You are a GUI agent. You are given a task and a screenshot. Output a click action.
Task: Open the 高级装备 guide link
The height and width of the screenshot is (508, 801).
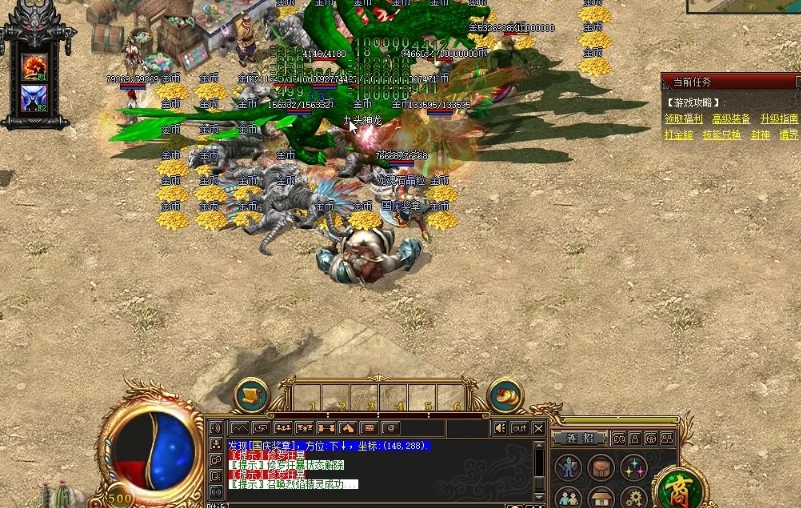coord(730,119)
